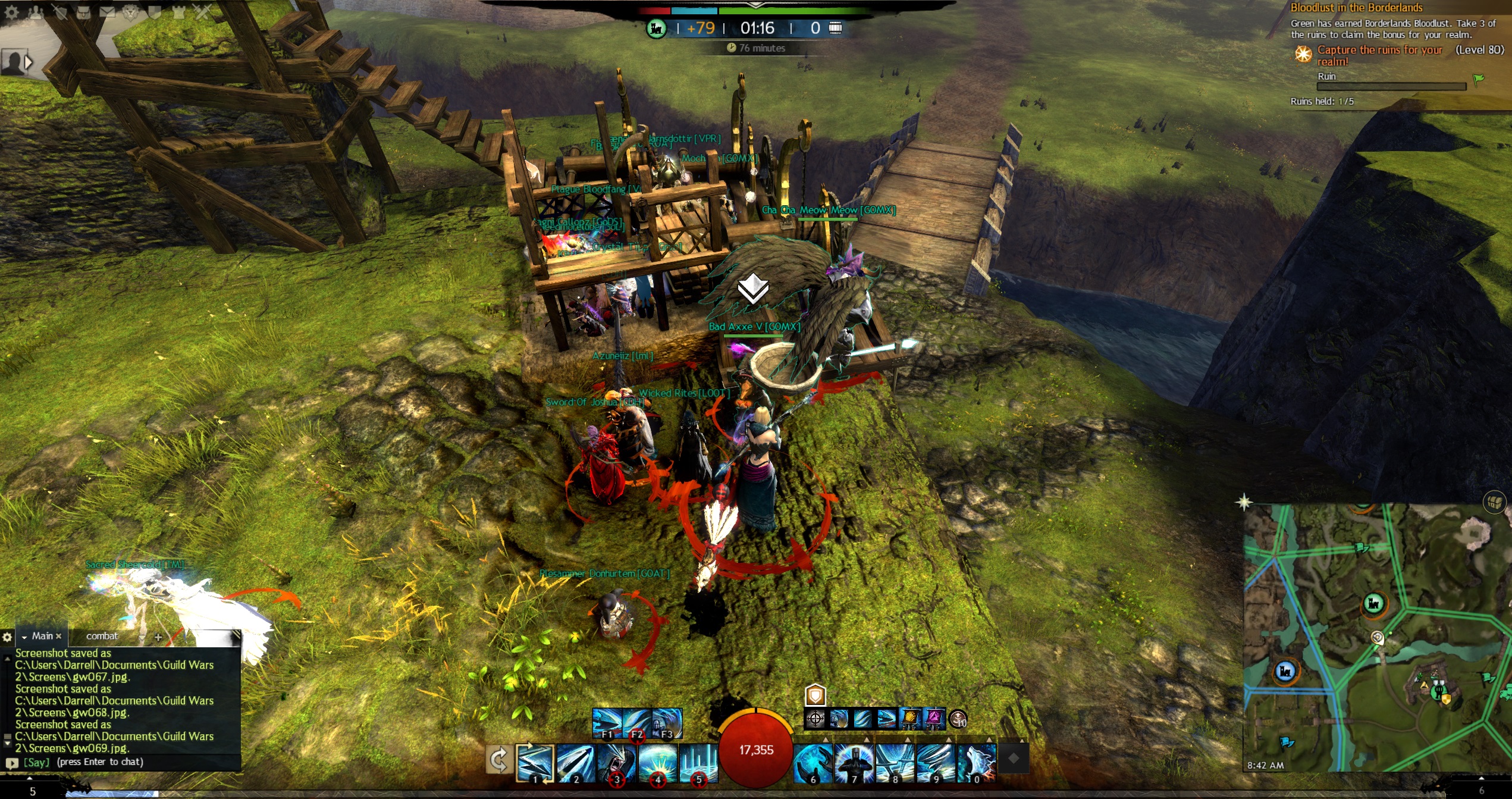This screenshot has width=1512, height=799.
Task: Open the Black Lion trading post icon
Action: (131, 11)
